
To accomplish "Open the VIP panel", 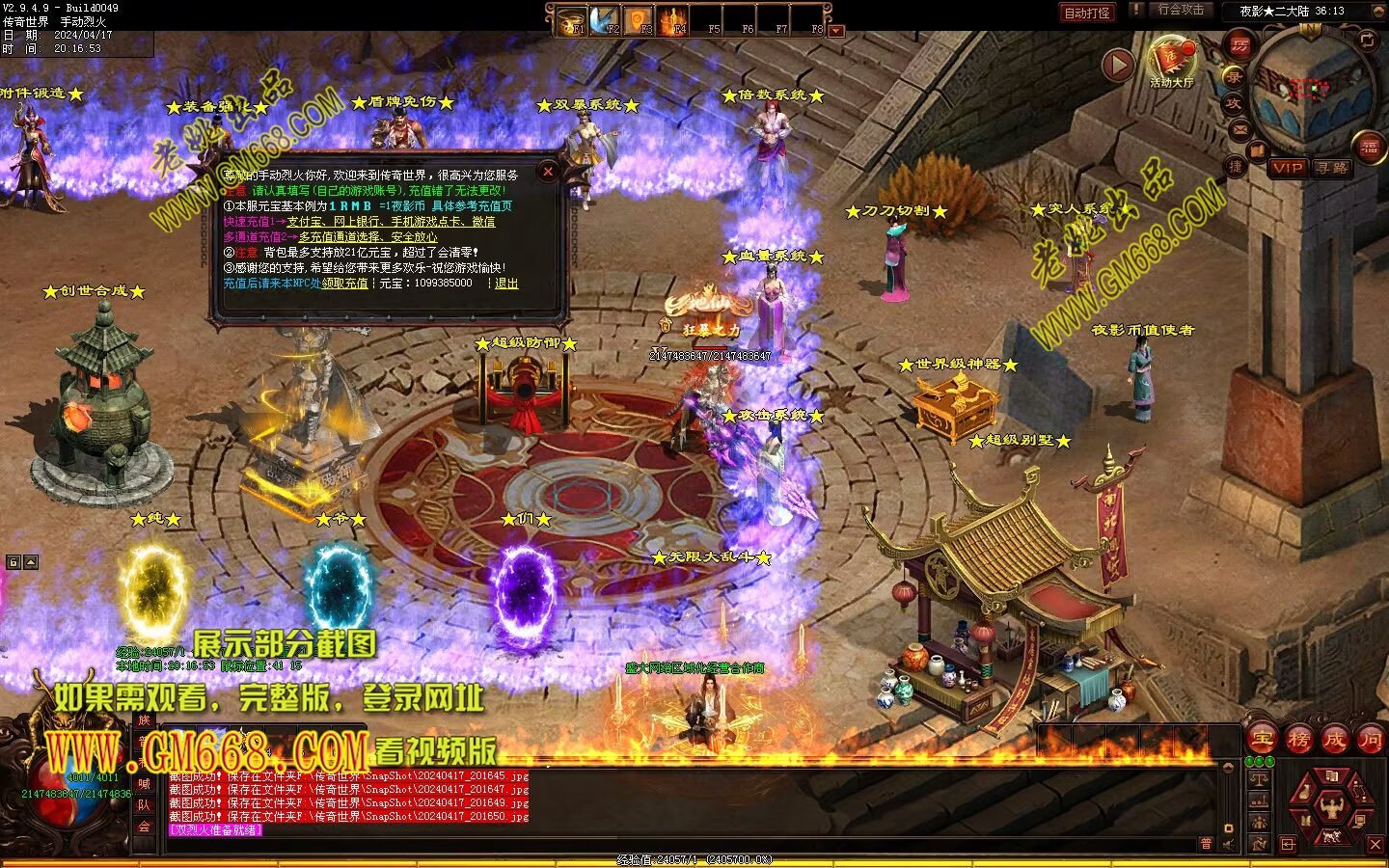I will pyautogui.click(x=1287, y=168).
